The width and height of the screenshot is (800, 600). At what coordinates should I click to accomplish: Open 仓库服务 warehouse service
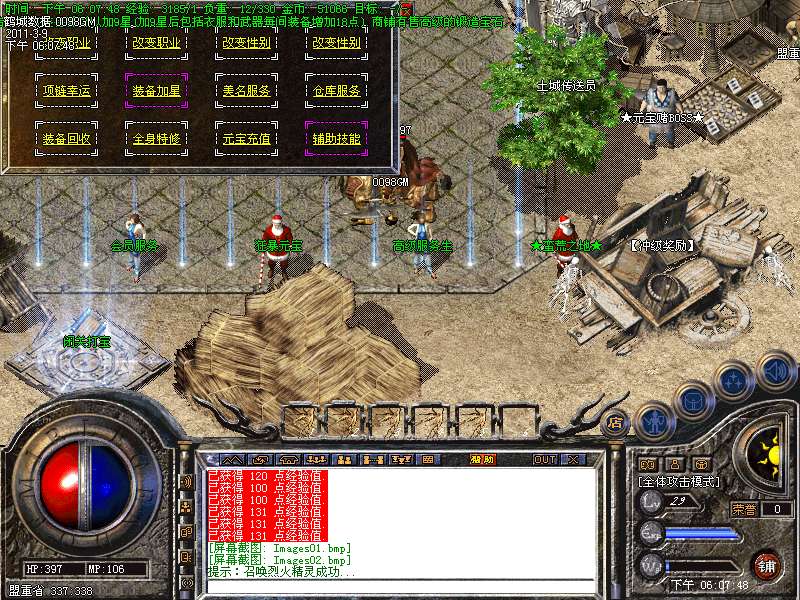(335, 91)
